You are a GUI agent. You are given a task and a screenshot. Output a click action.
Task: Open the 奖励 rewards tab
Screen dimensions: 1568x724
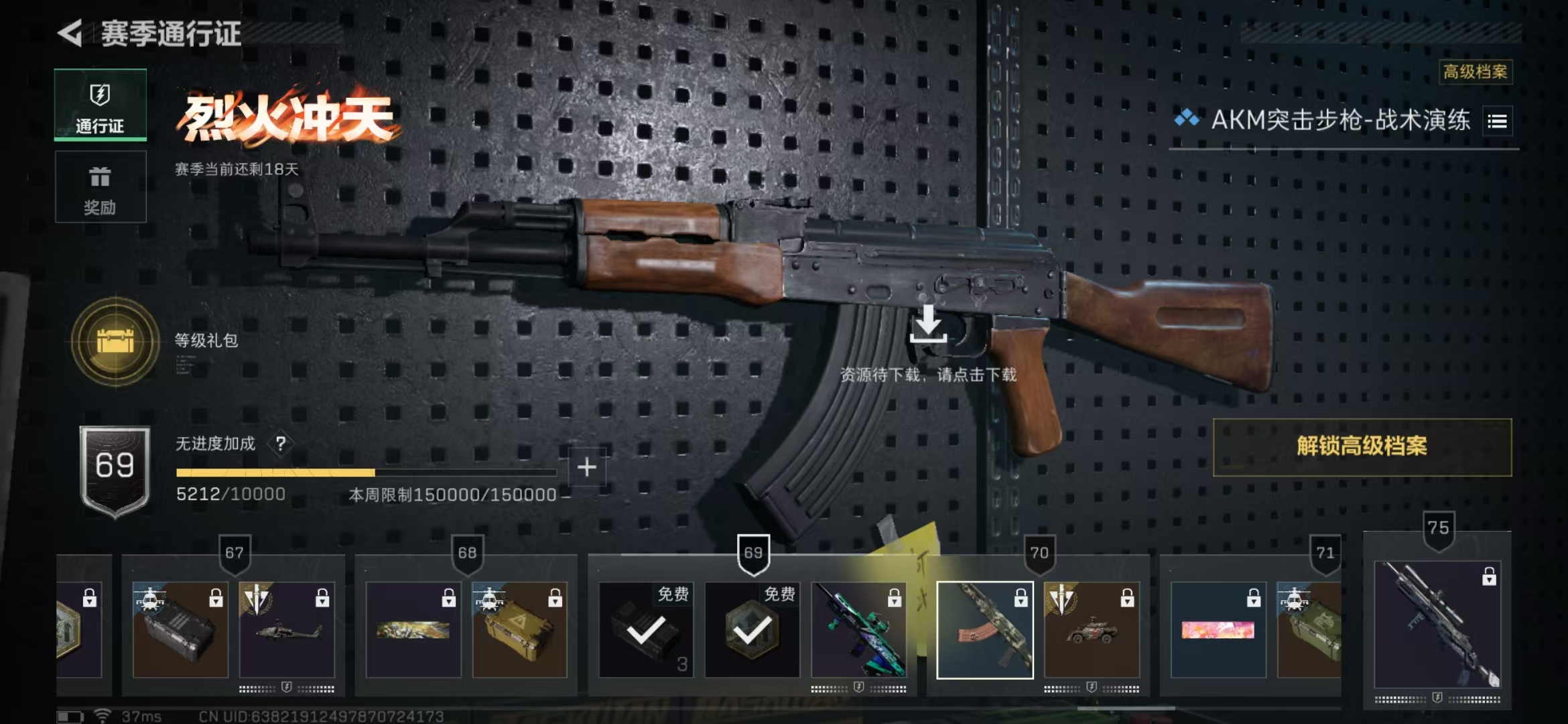coord(100,187)
